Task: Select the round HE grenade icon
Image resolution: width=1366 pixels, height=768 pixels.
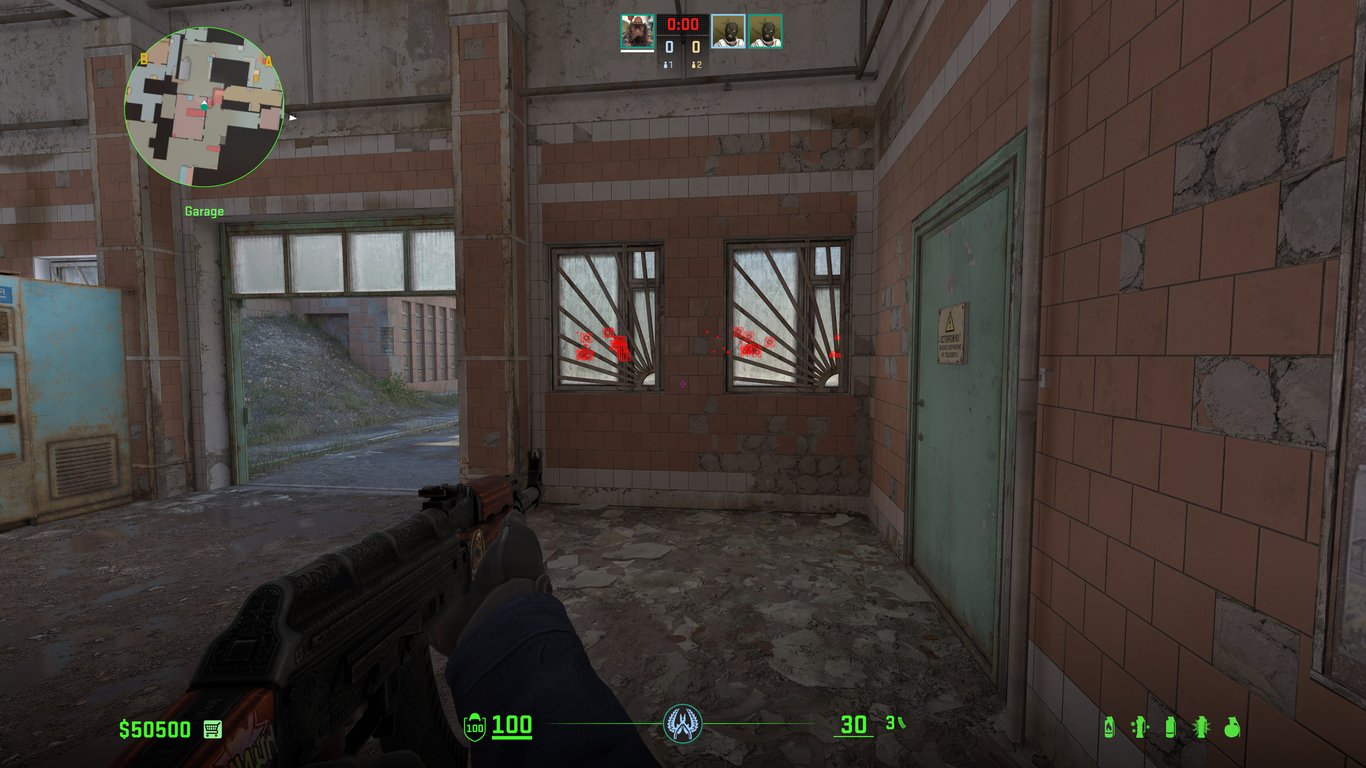Action: (1232, 727)
